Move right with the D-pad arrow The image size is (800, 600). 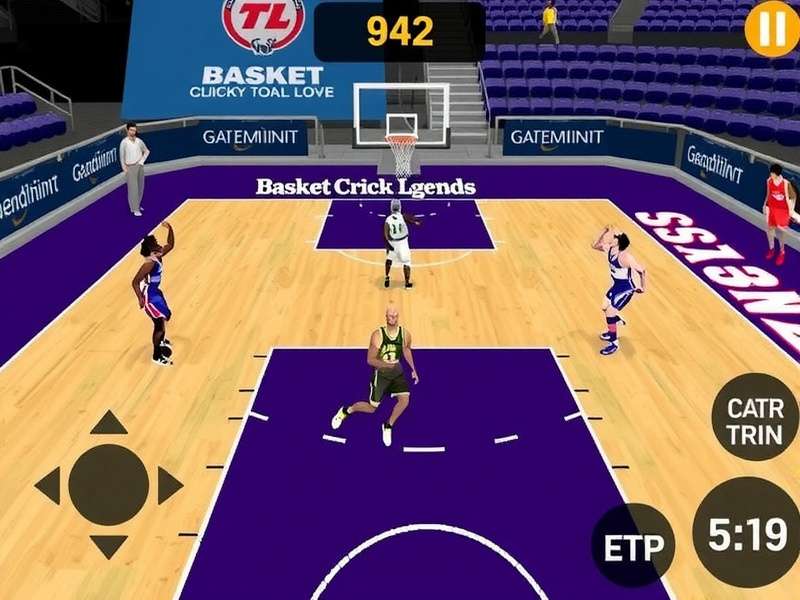tap(170, 486)
